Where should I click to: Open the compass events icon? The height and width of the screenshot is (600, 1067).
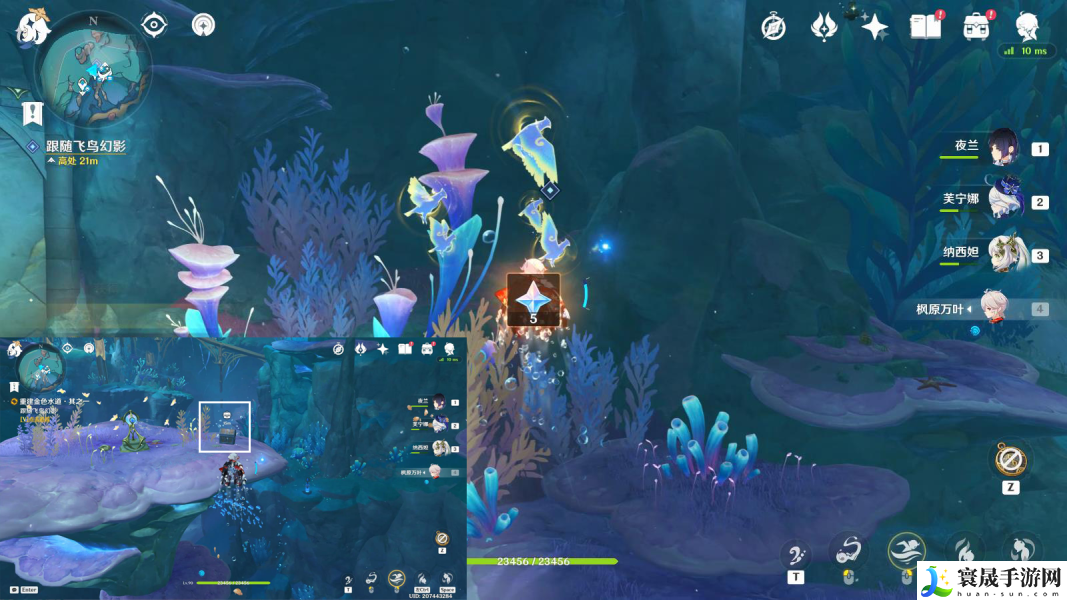(x=773, y=27)
